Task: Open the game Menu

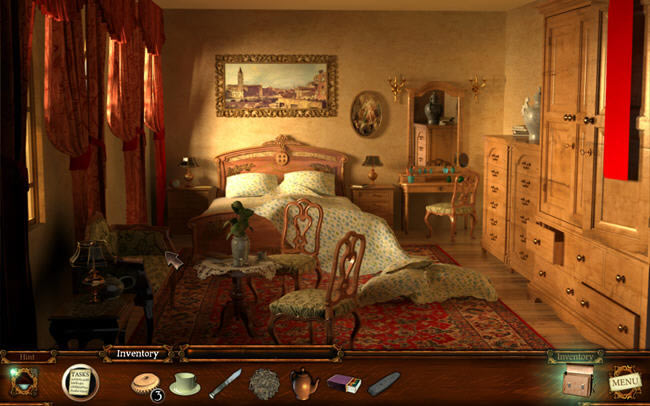Action: 625,381
